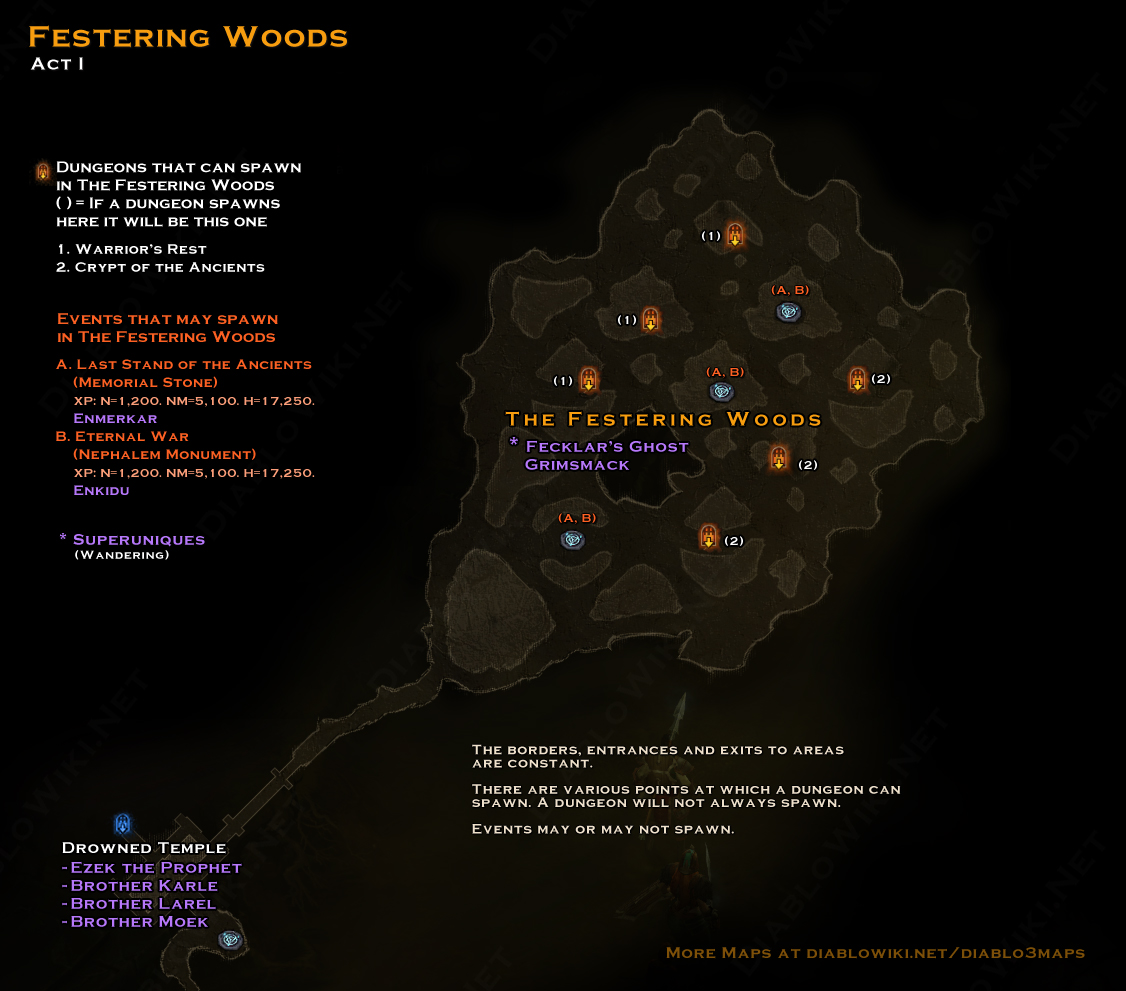
Task: Click the Superuniques legend entry
Action: tap(138, 539)
